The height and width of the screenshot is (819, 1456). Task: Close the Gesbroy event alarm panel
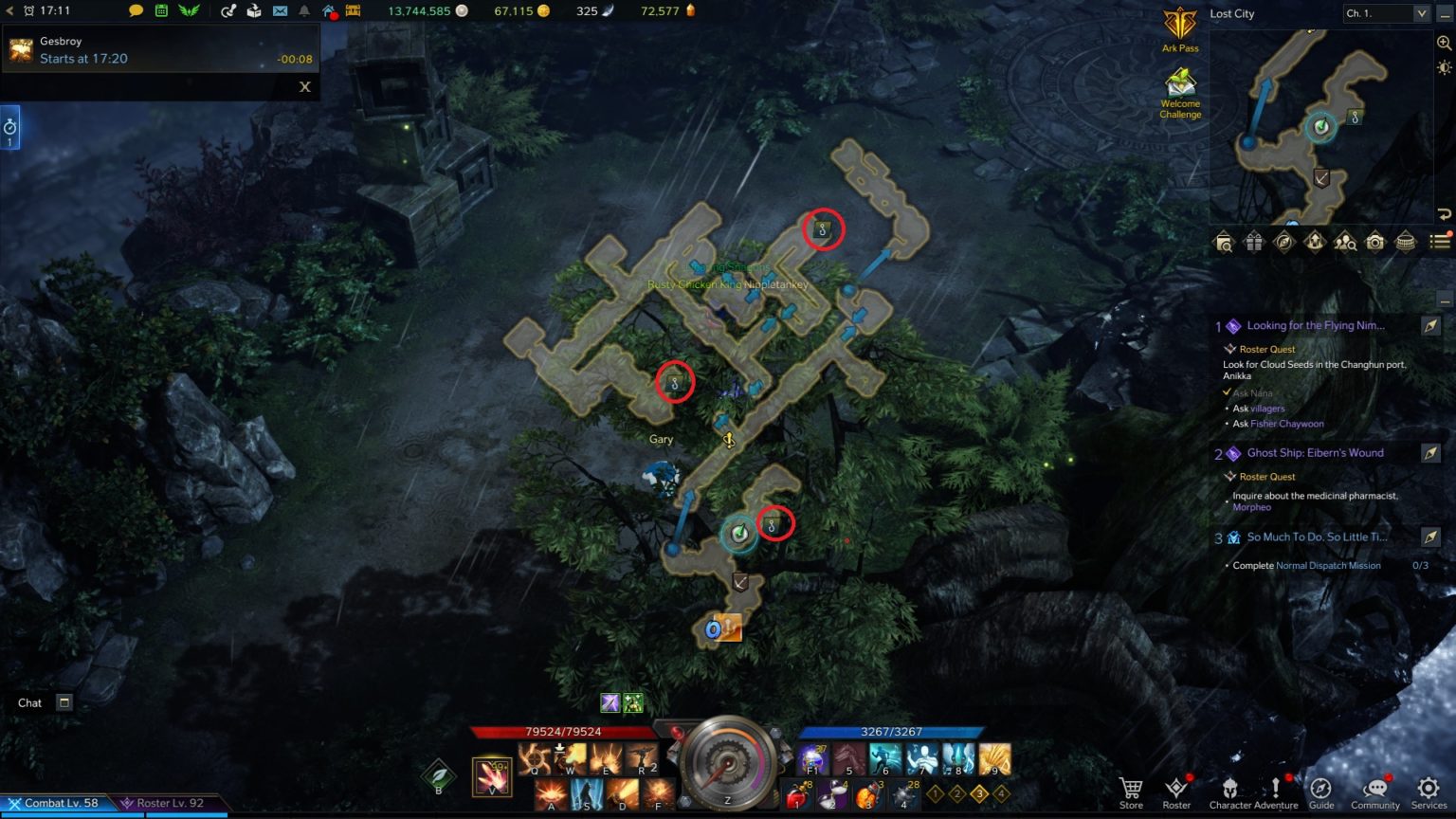pos(305,86)
